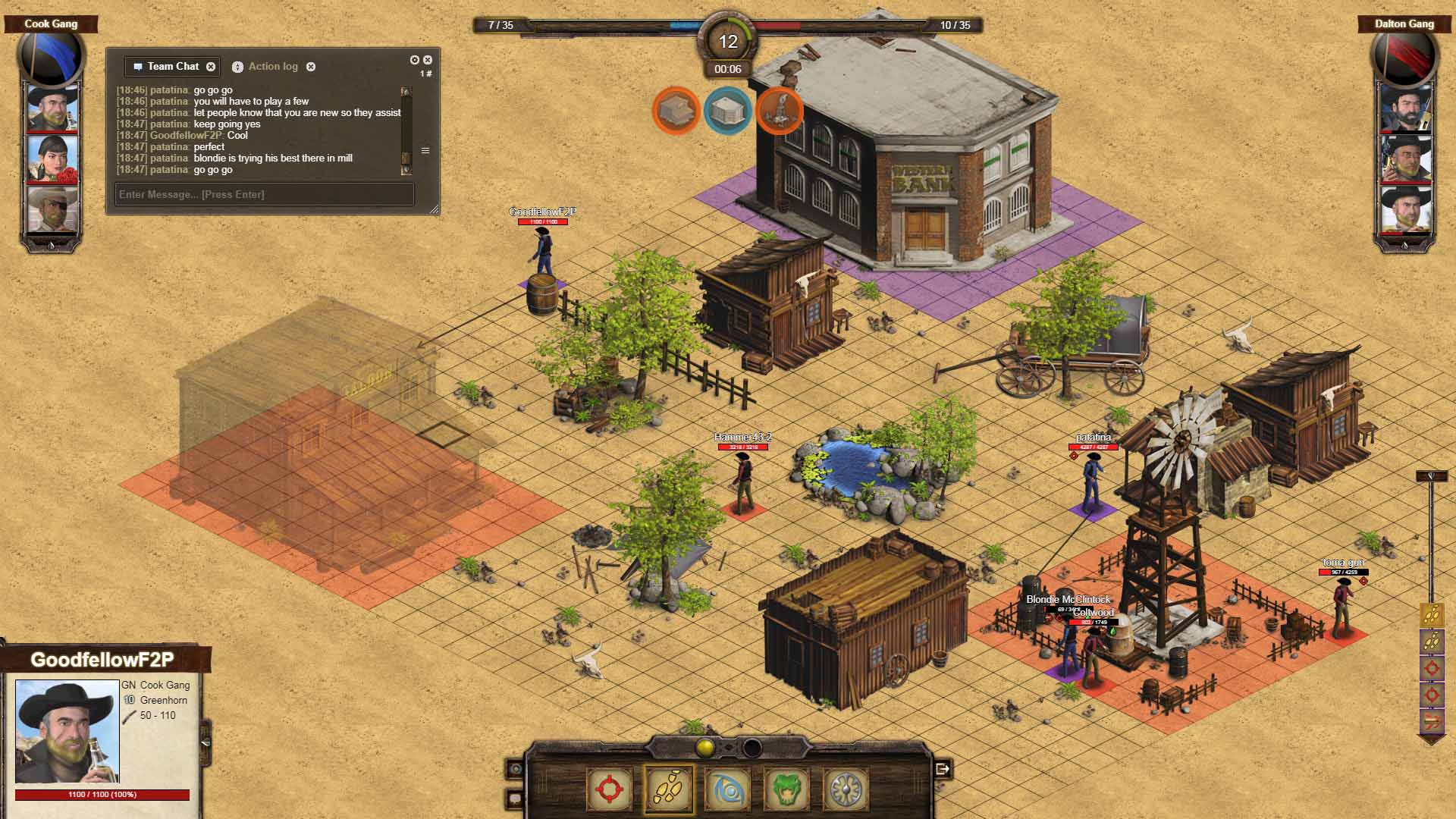The height and width of the screenshot is (819, 1456).
Task: Select the blue bank building objective icon
Action: (727, 111)
